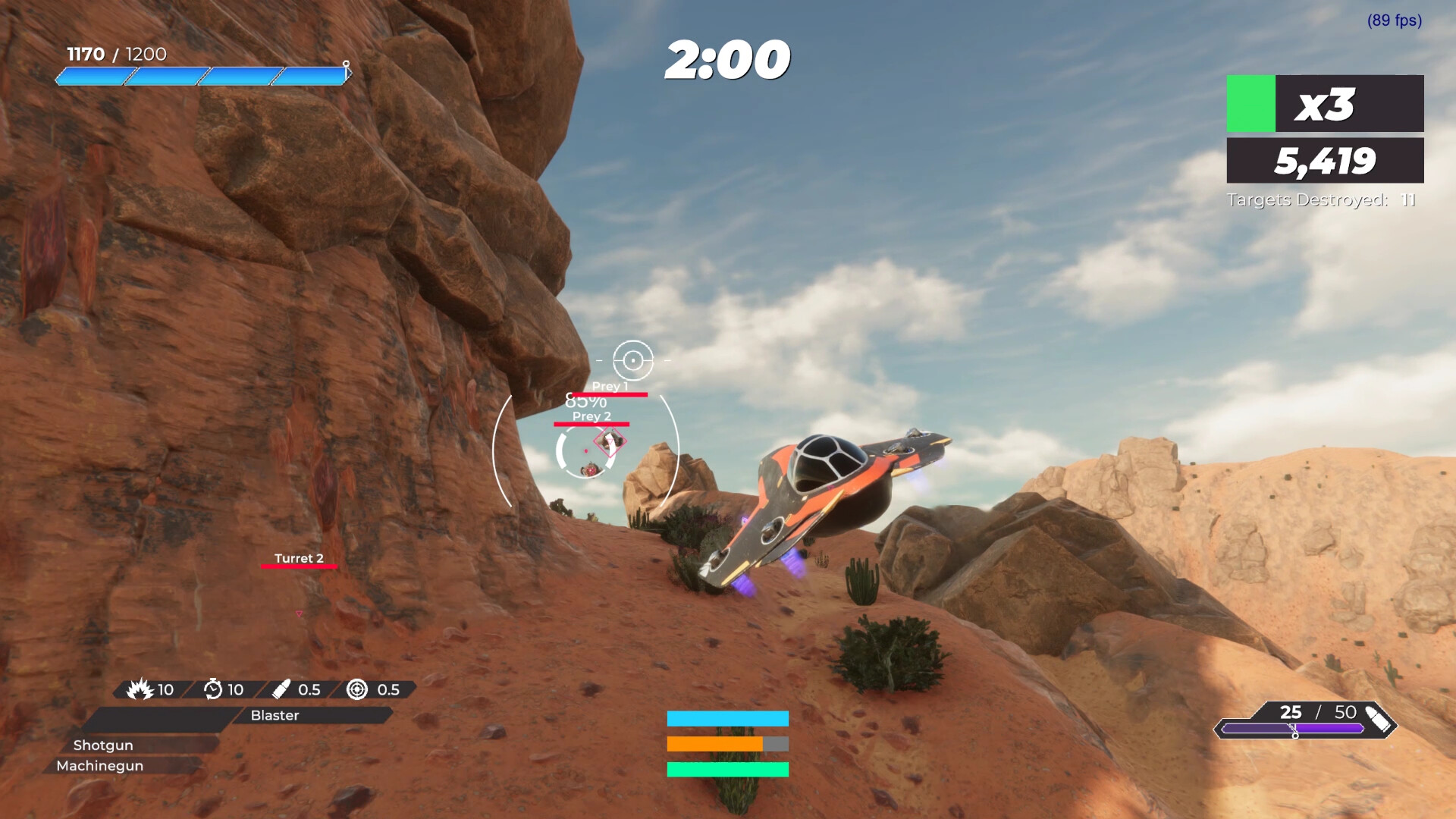Toggle the Shotgun weapon in the loadout list

coord(103,745)
